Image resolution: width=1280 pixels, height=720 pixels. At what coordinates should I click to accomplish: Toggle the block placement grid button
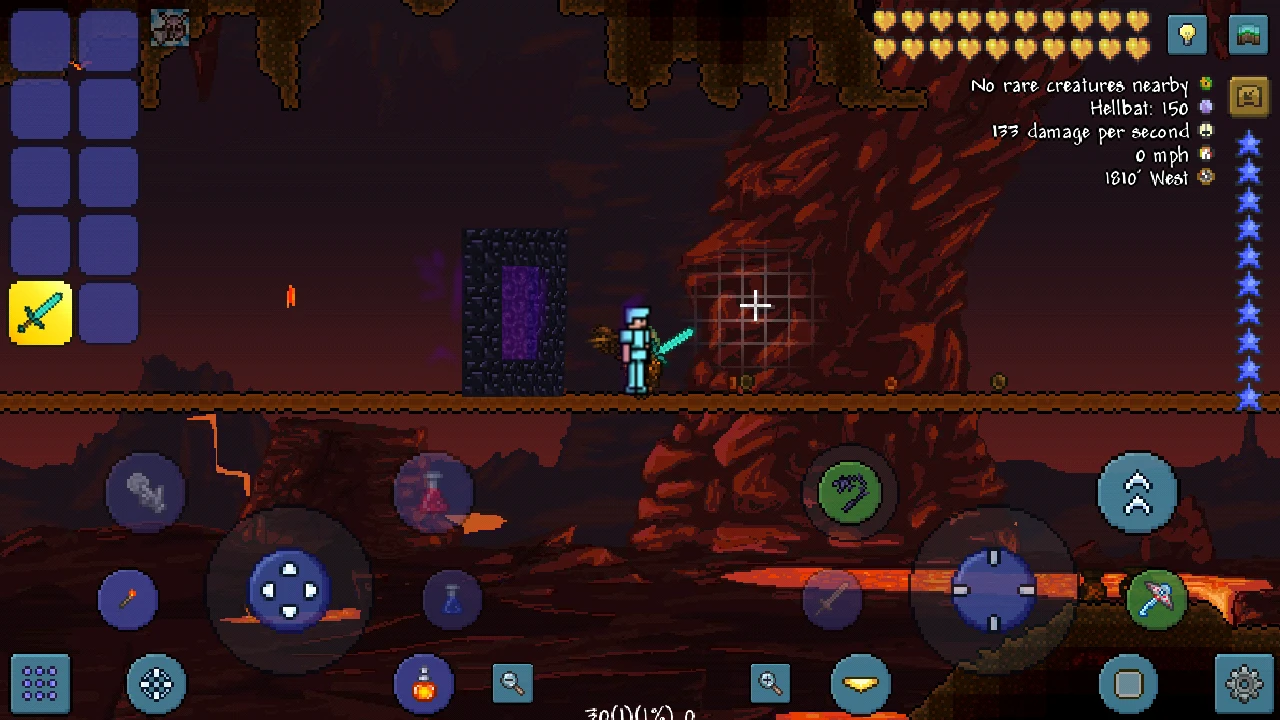(40, 683)
